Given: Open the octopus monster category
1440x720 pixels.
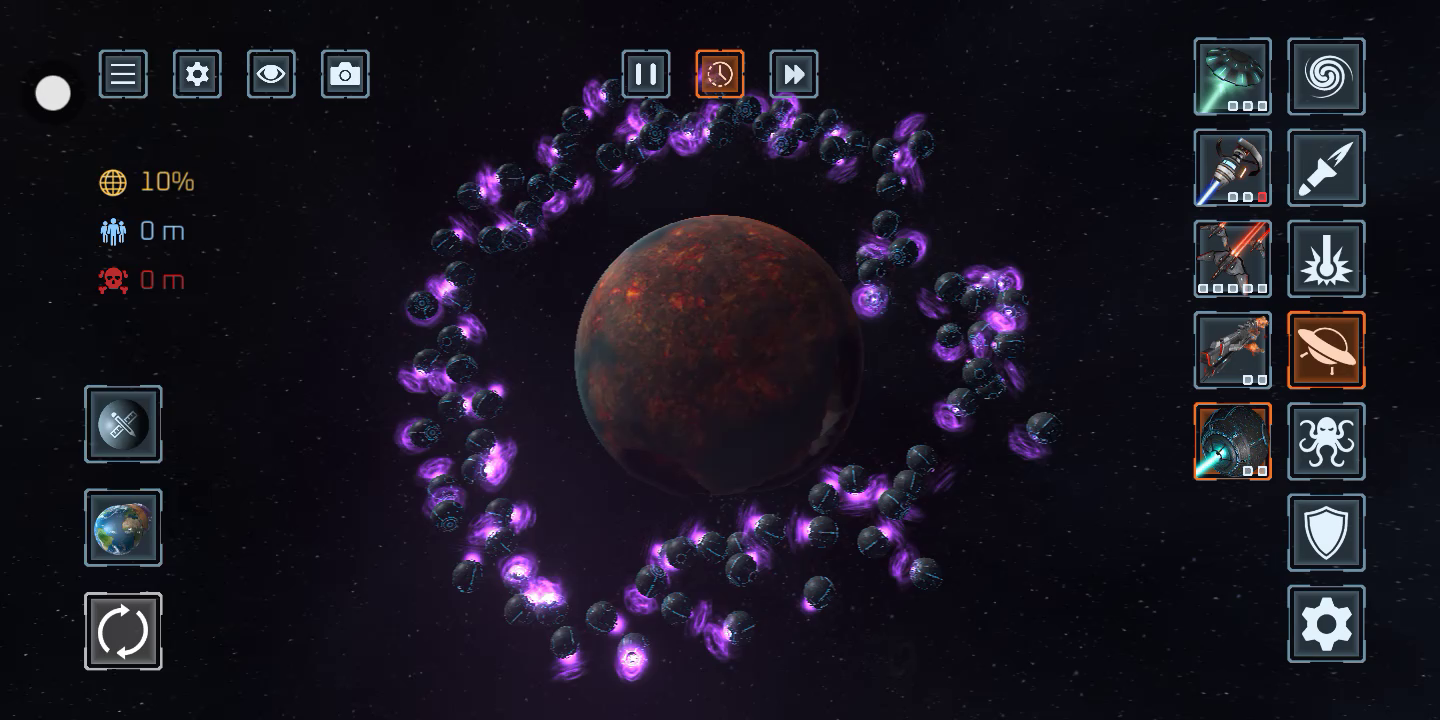Looking at the screenshot, I should pyautogui.click(x=1326, y=441).
